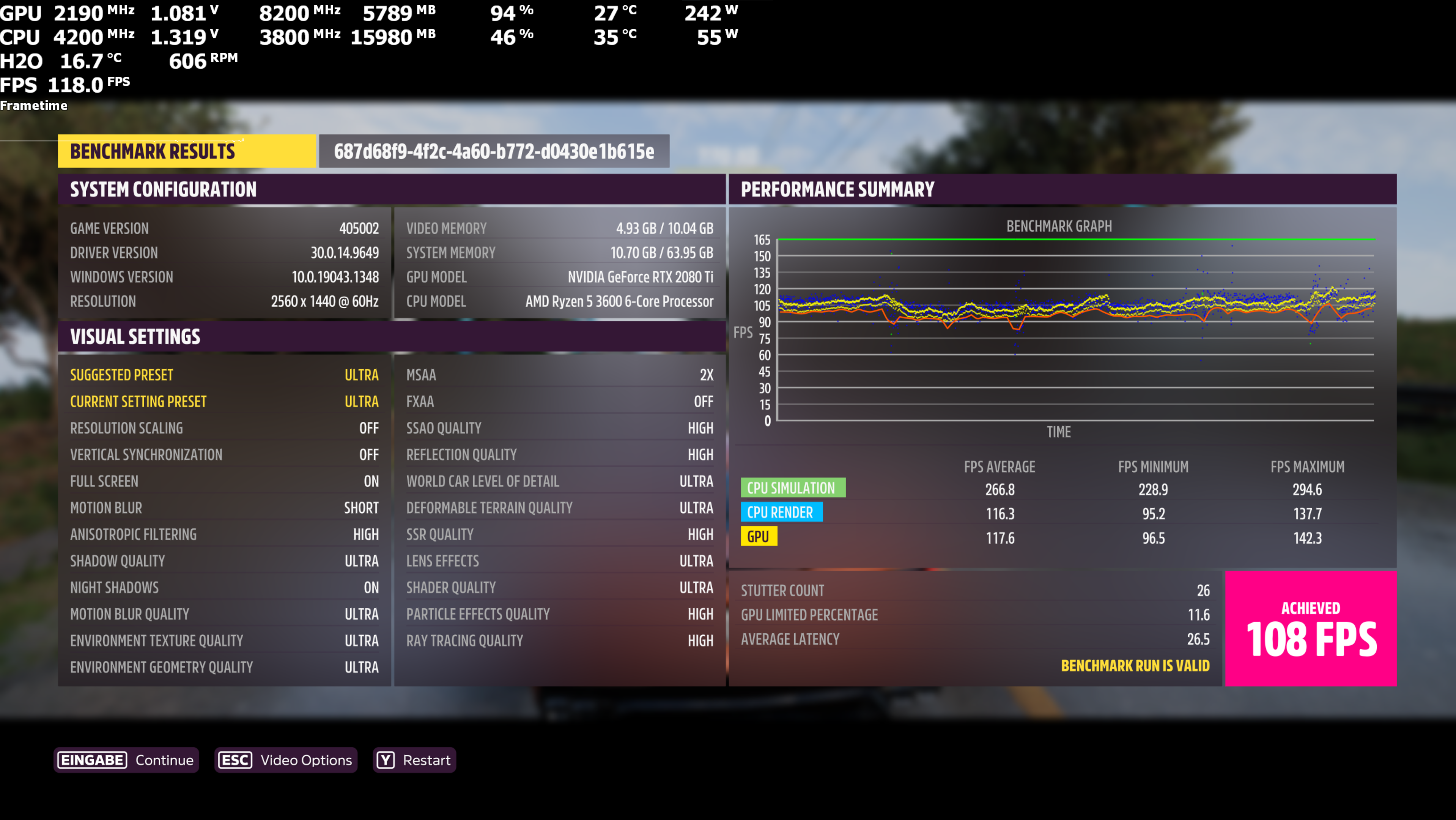Open the MSAA setting selector
This screenshot has width=1456, height=820.
pos(560,374)
